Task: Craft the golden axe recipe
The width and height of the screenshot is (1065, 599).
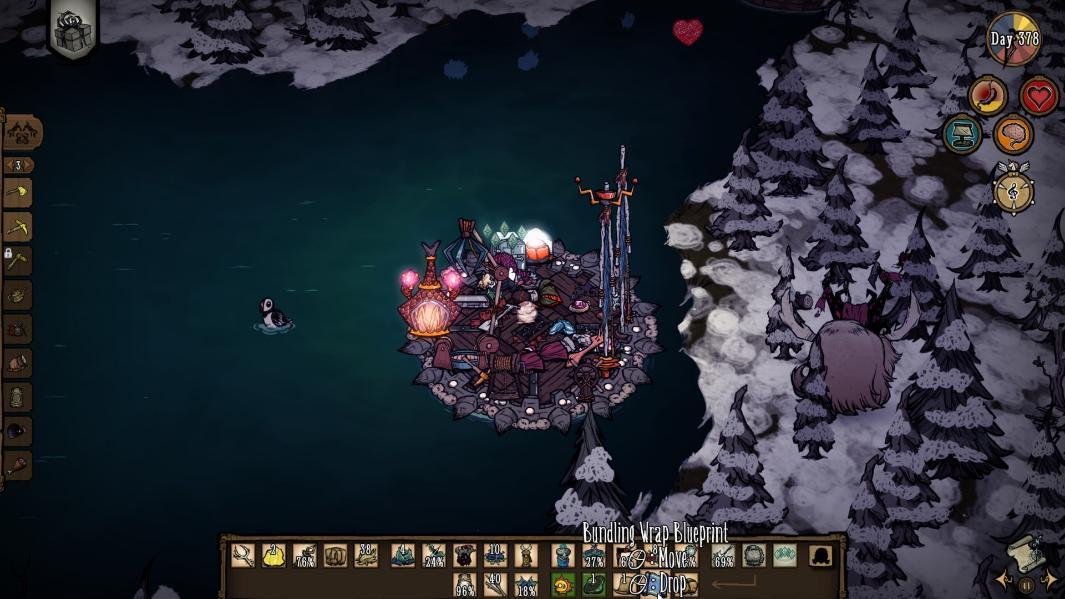Action: tap(18, 193)
